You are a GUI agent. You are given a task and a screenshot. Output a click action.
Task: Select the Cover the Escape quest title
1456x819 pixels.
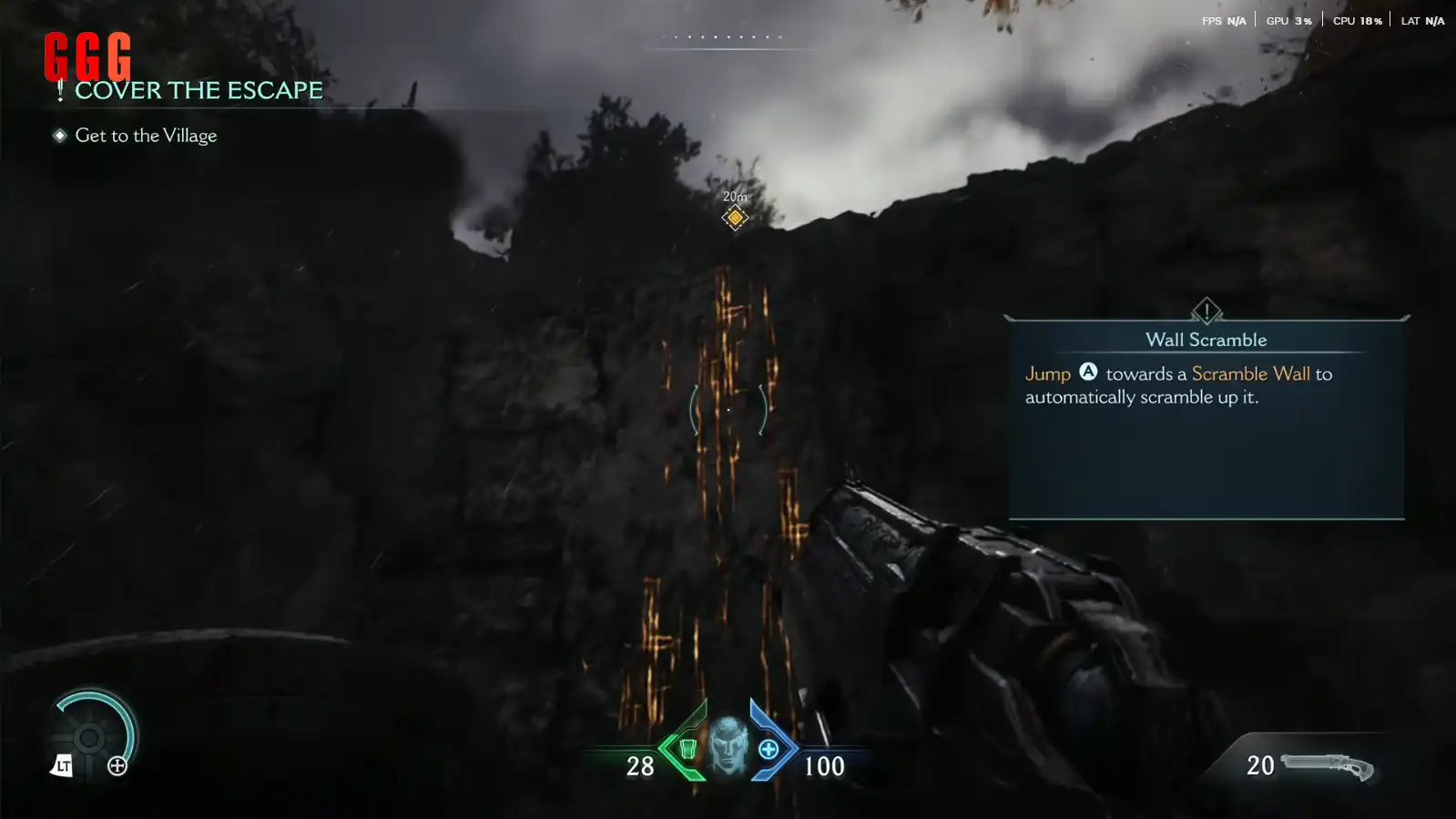click(x=198, y=90)
